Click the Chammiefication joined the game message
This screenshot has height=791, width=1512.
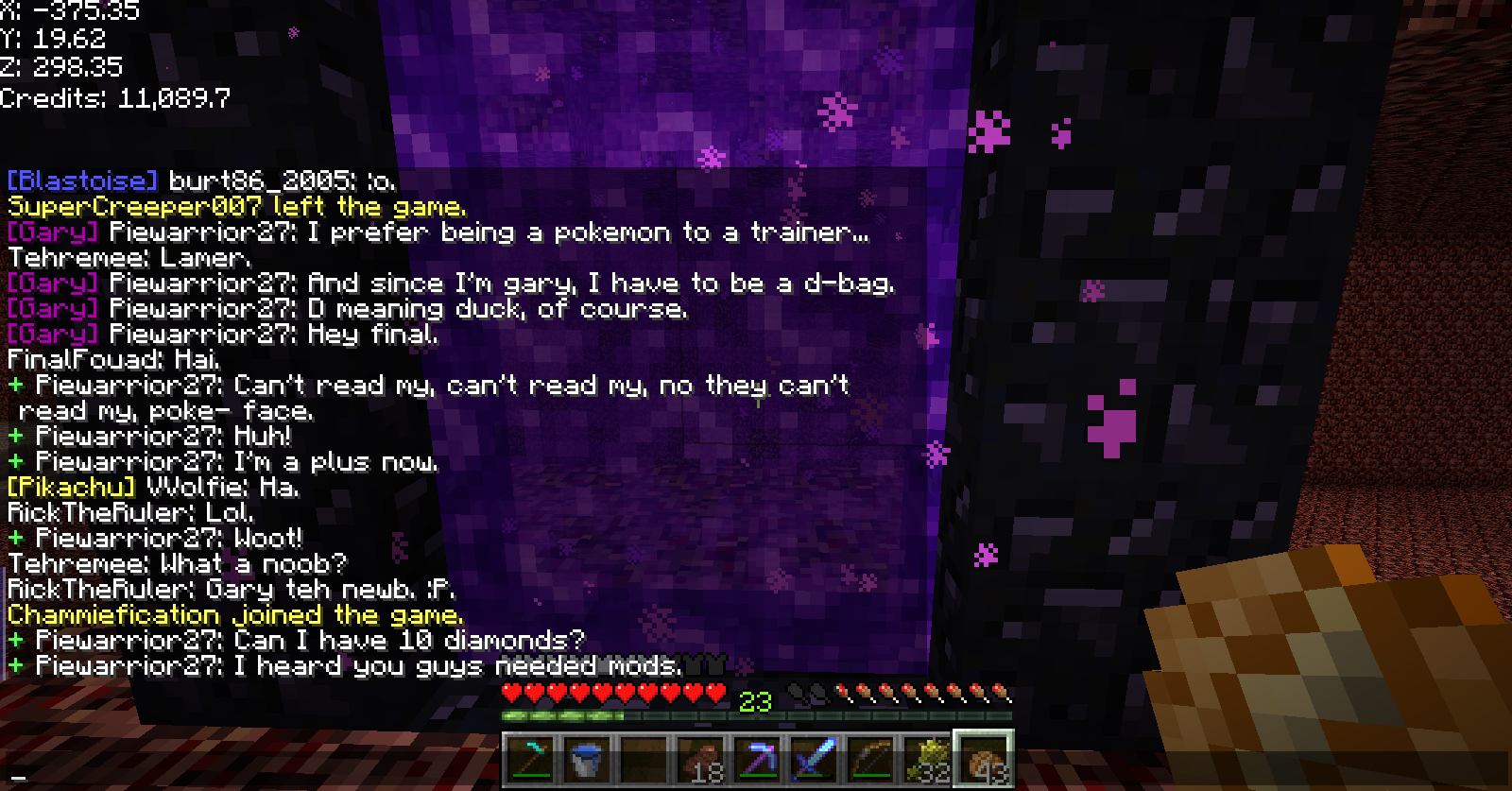coord(233,614)
